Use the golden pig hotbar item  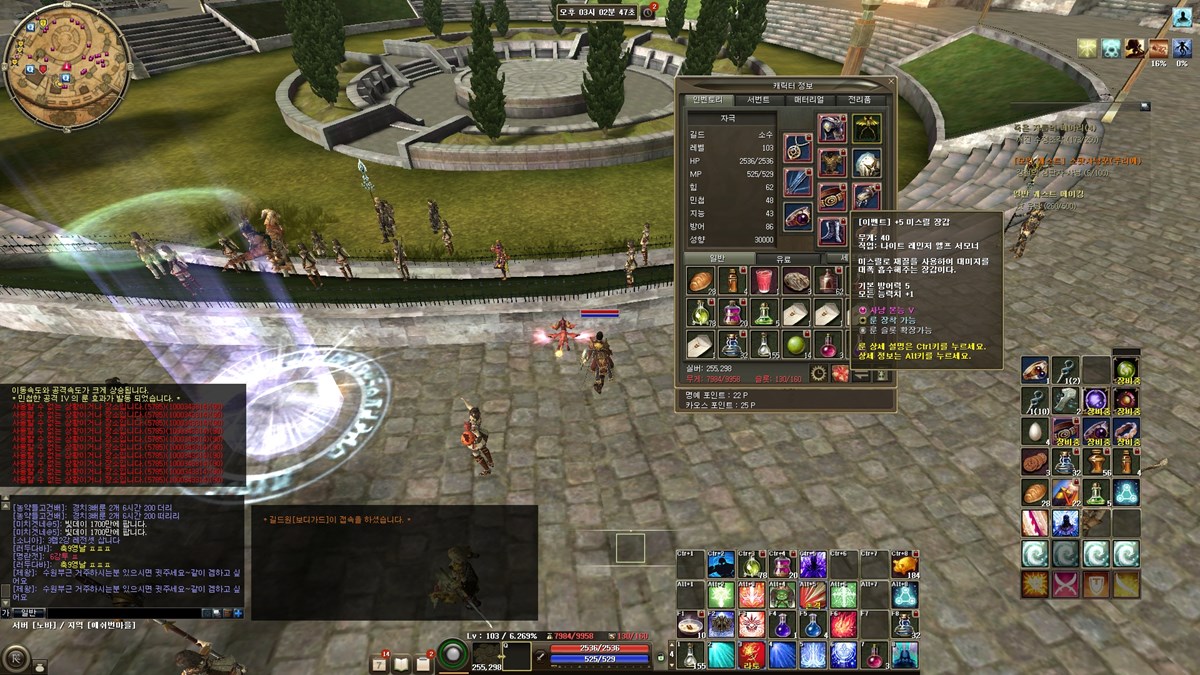(x=904, y=566)
